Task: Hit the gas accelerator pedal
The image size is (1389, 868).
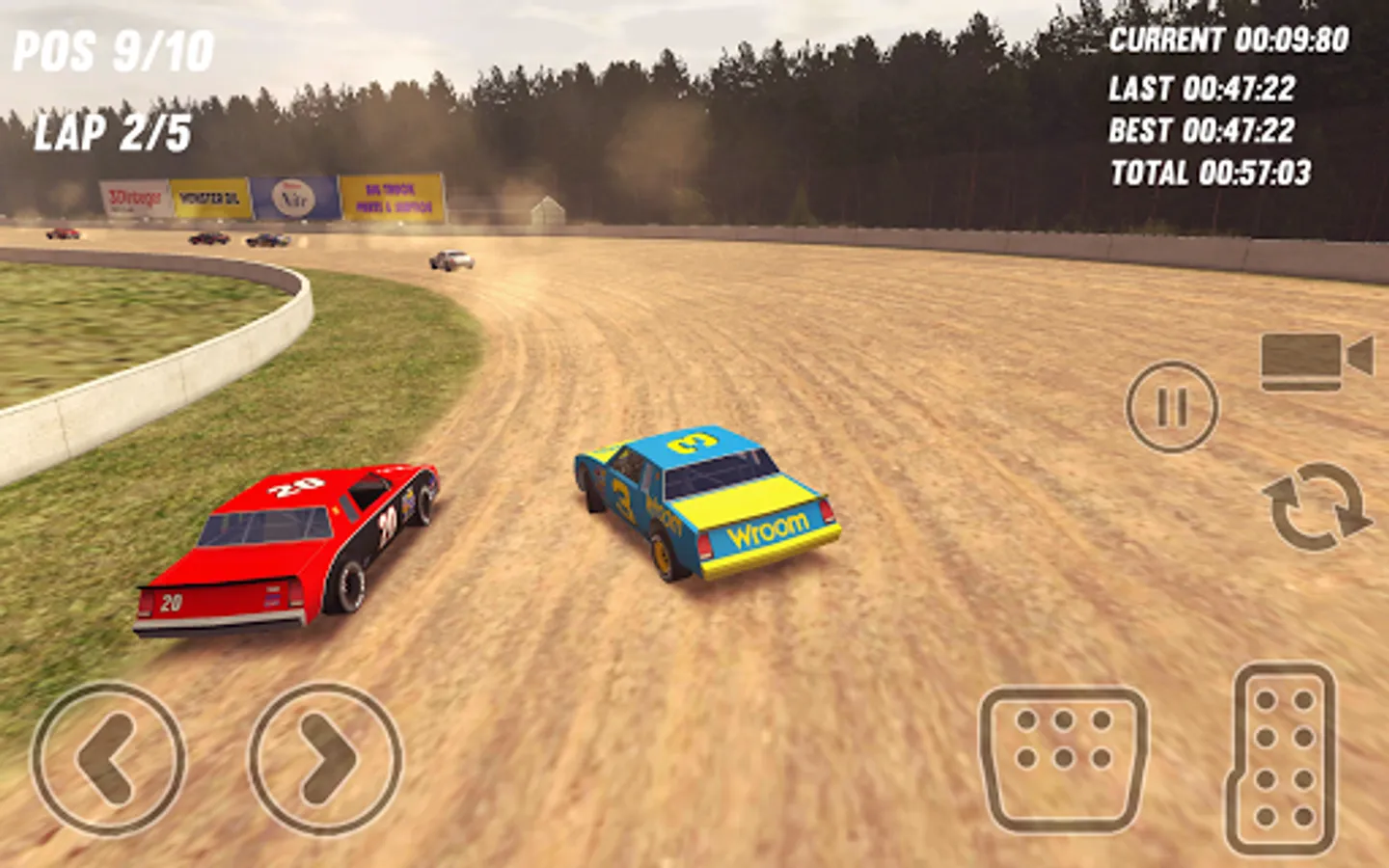Action: coord(1284,759)
